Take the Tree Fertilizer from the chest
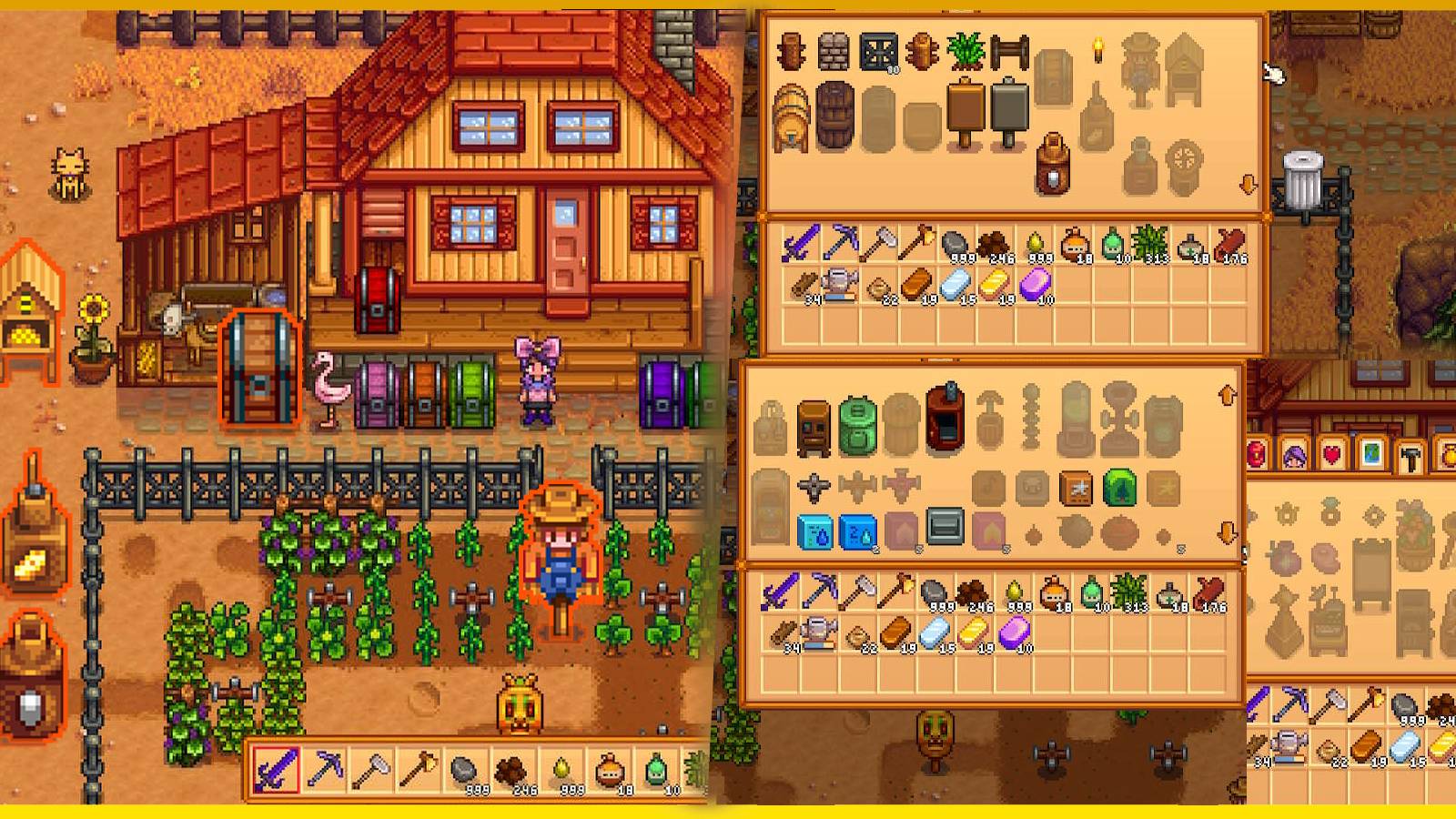The width and height of the screenshot is (1456, 819). coord(1120,488)
